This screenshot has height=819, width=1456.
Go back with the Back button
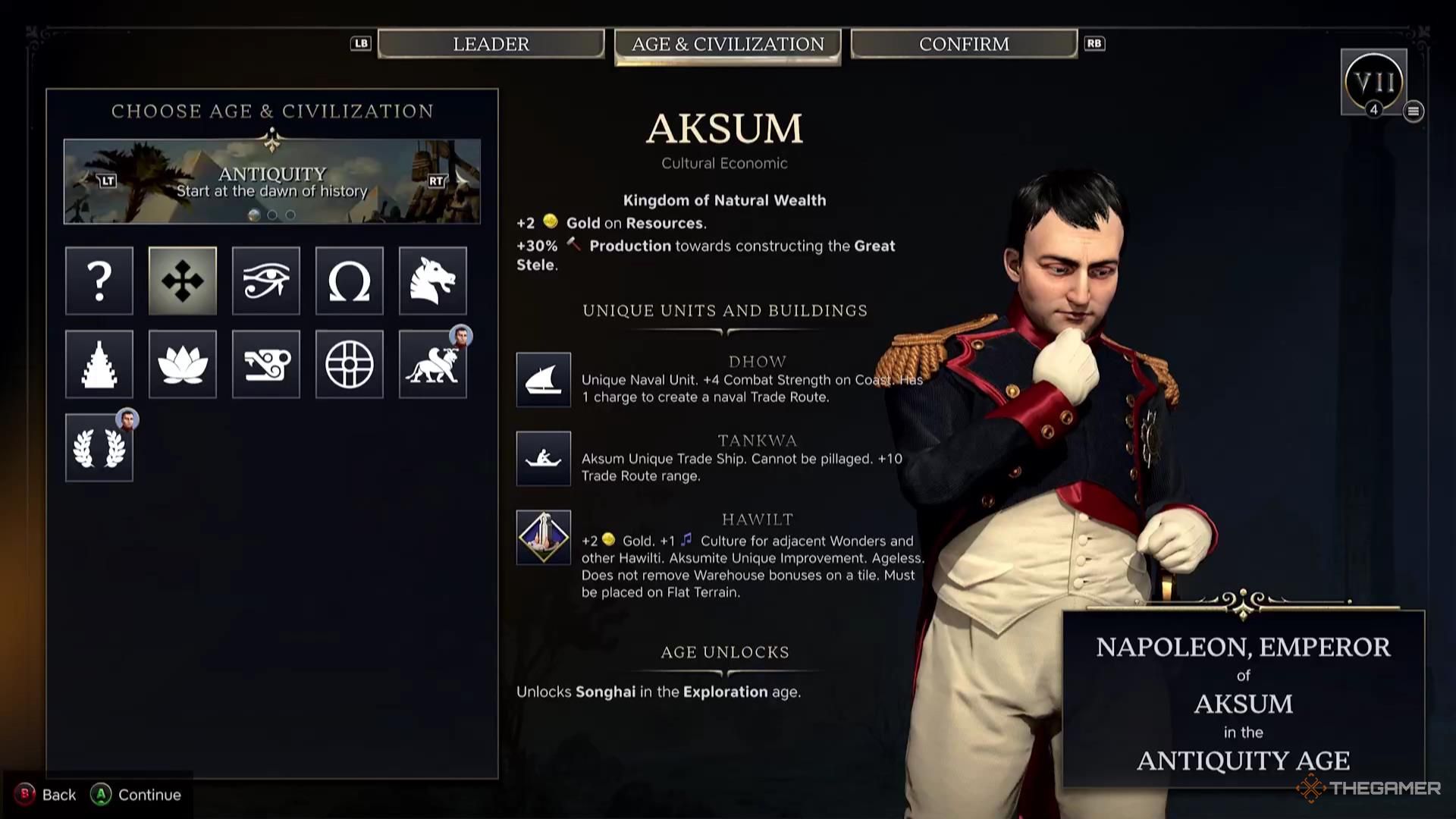(x=45, y=795)
